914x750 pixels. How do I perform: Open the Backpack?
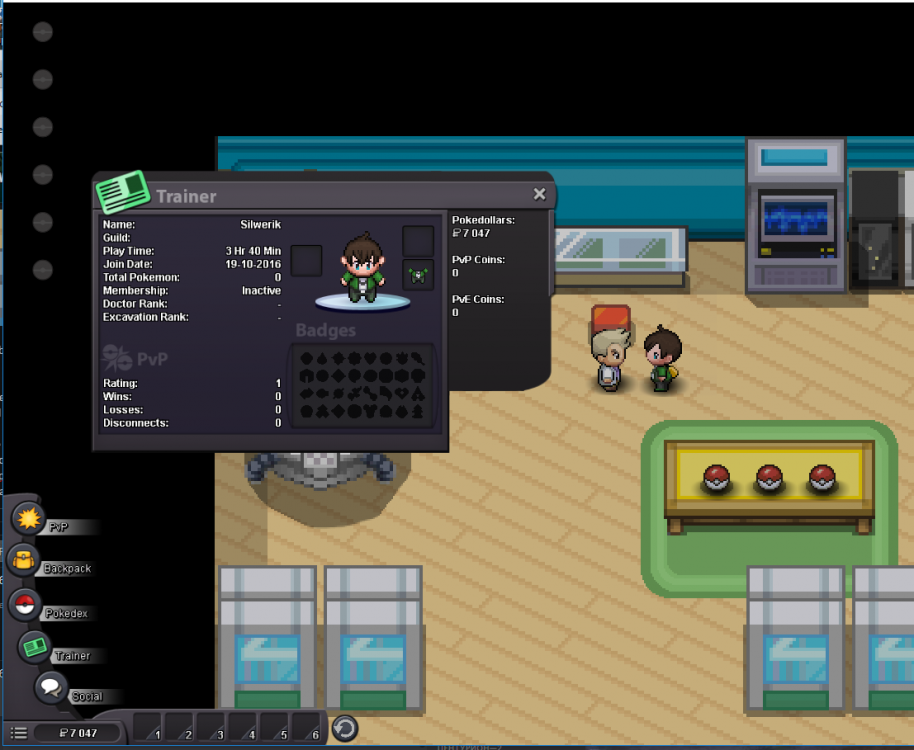pyautogui.click(x=23, y=560)
